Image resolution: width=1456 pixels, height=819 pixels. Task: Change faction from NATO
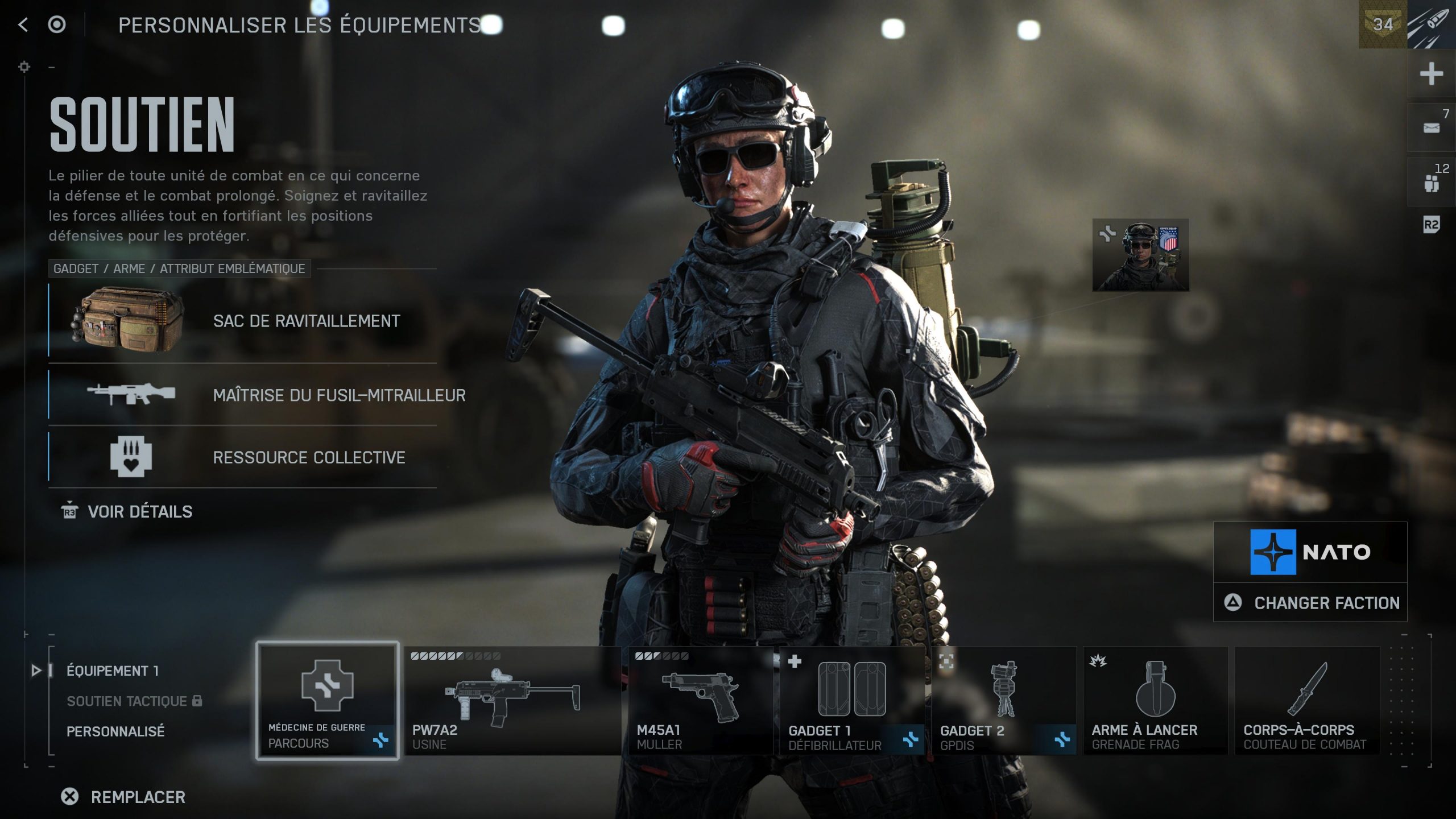click(x=1310, y=603)
